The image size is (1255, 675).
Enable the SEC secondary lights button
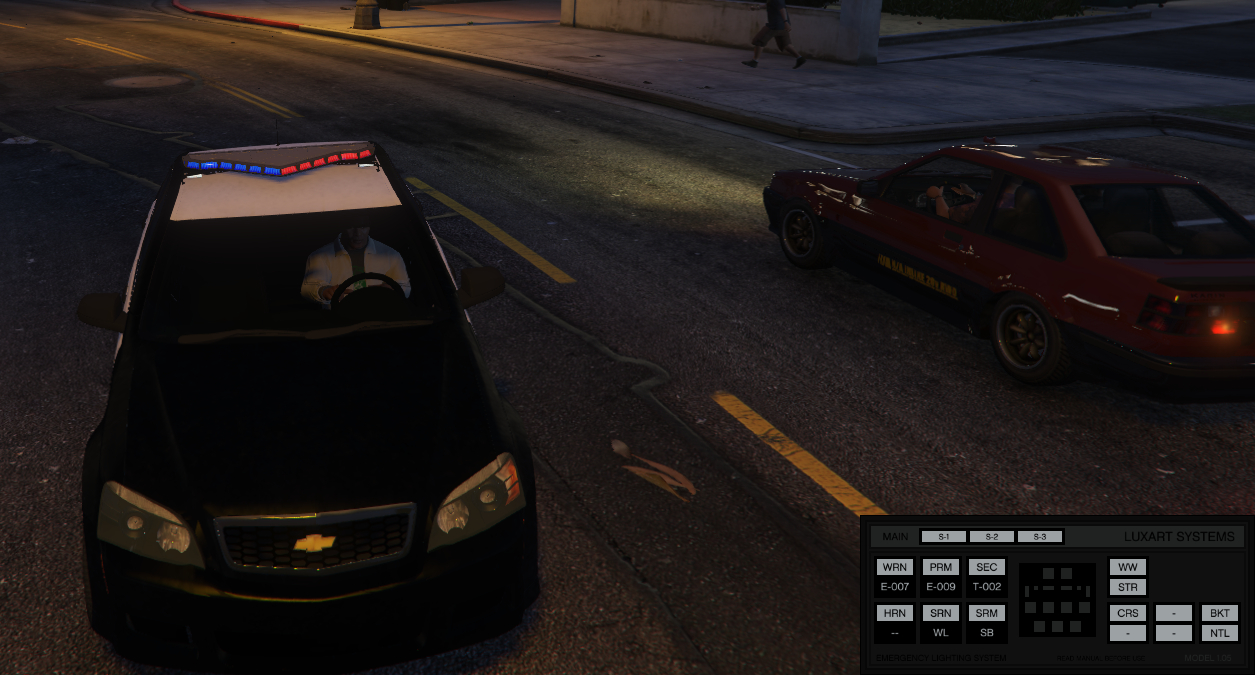986,567
